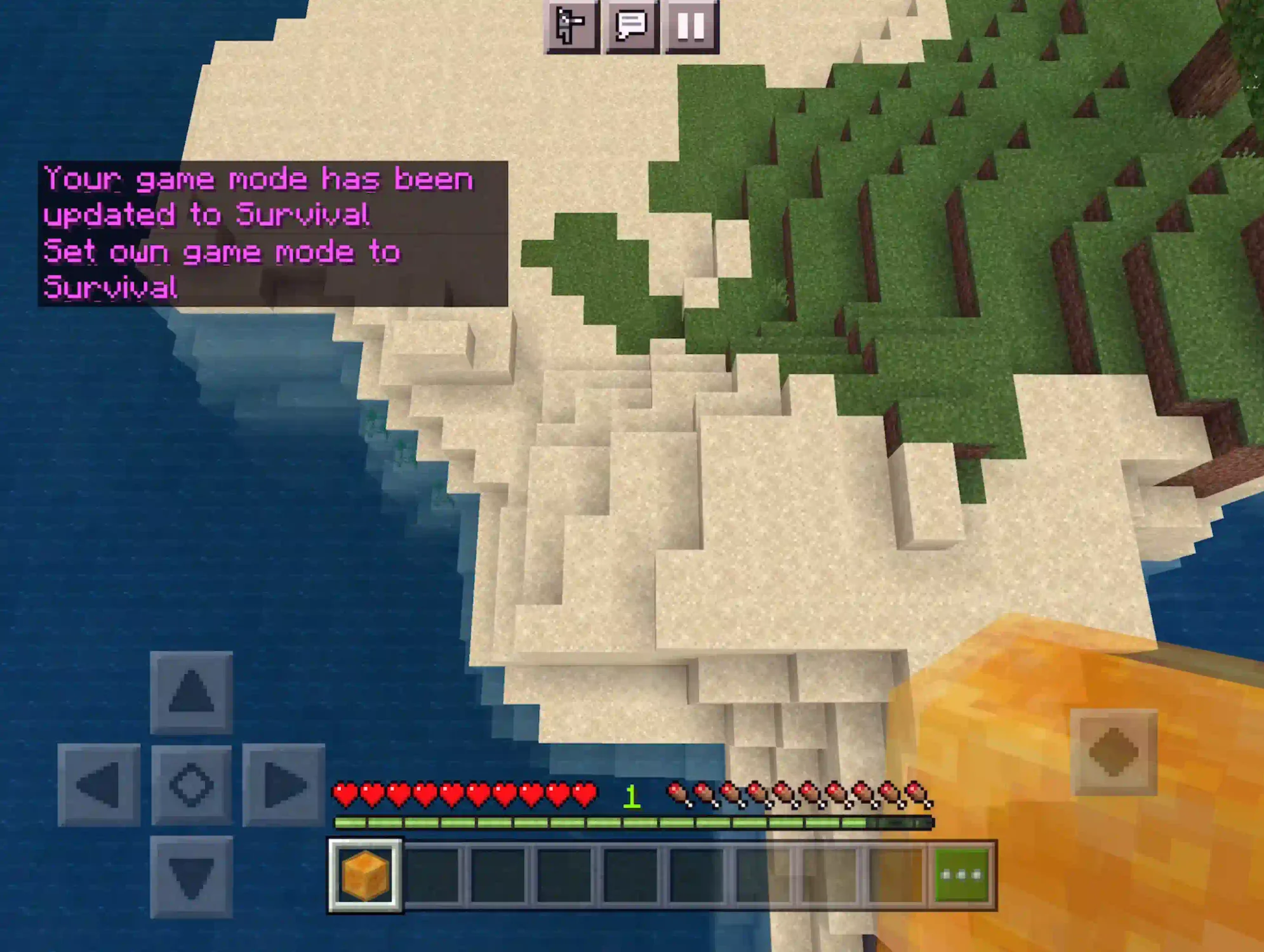Tap the move backward arrow

tap(191, 877)
